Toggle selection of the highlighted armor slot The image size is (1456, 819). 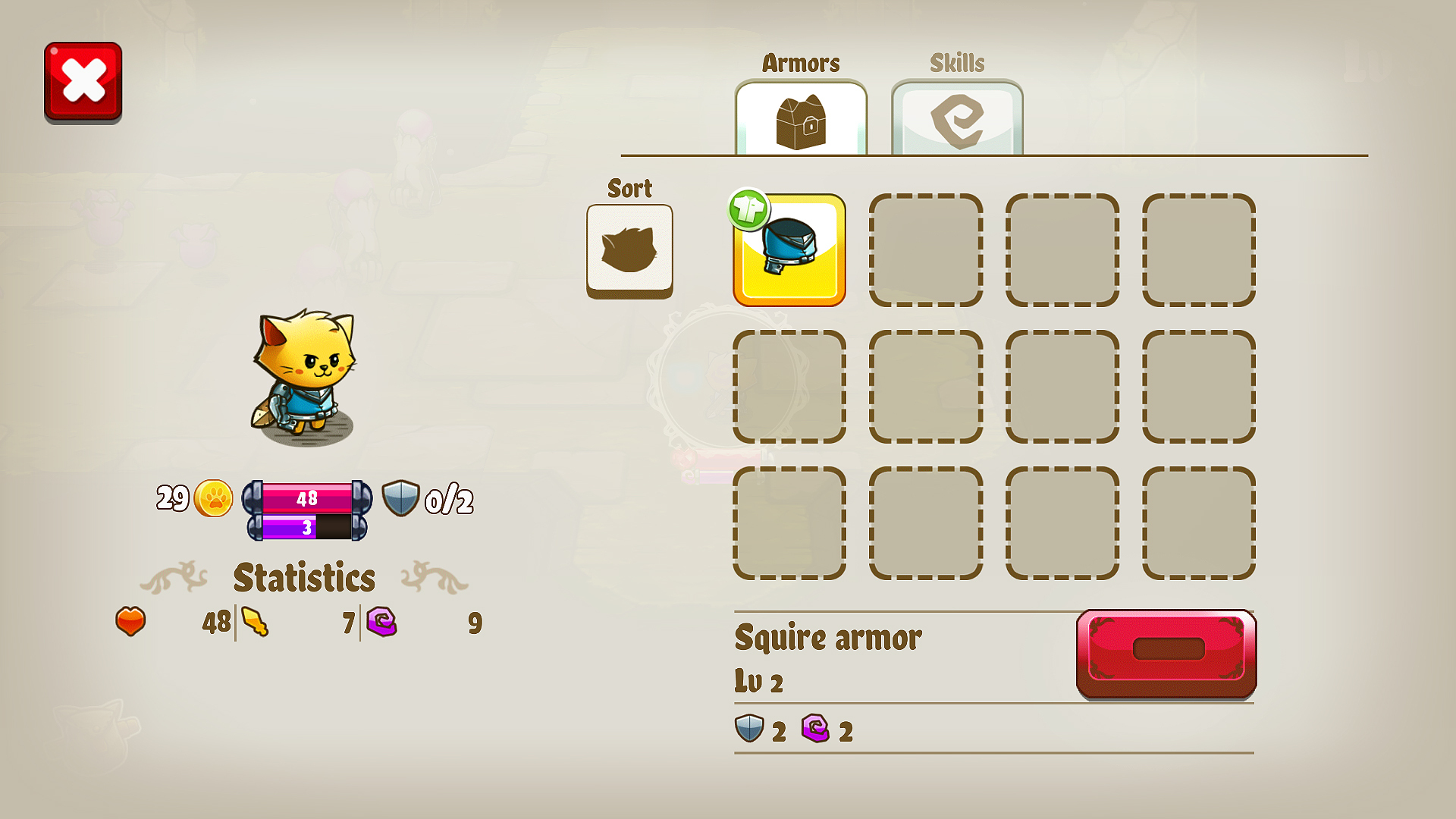[790, 250]
